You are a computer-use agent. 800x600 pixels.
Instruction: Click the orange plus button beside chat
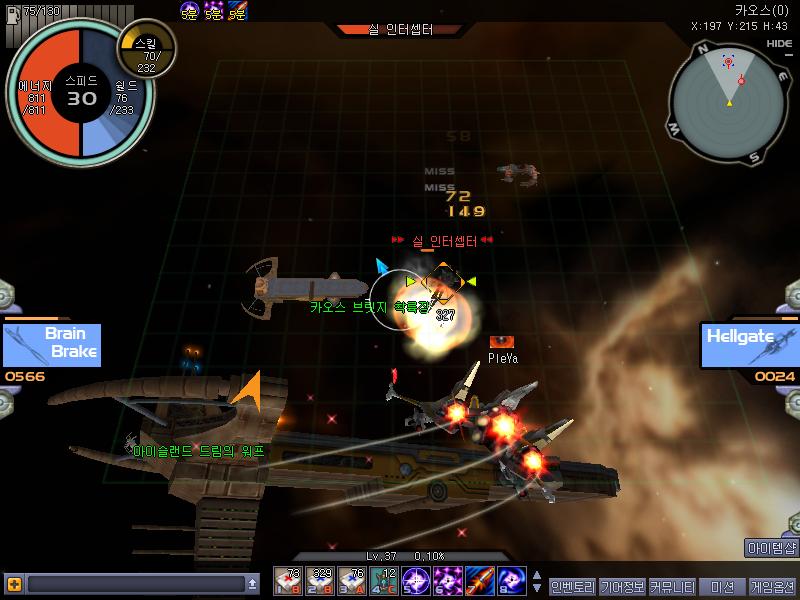(14, 584)
